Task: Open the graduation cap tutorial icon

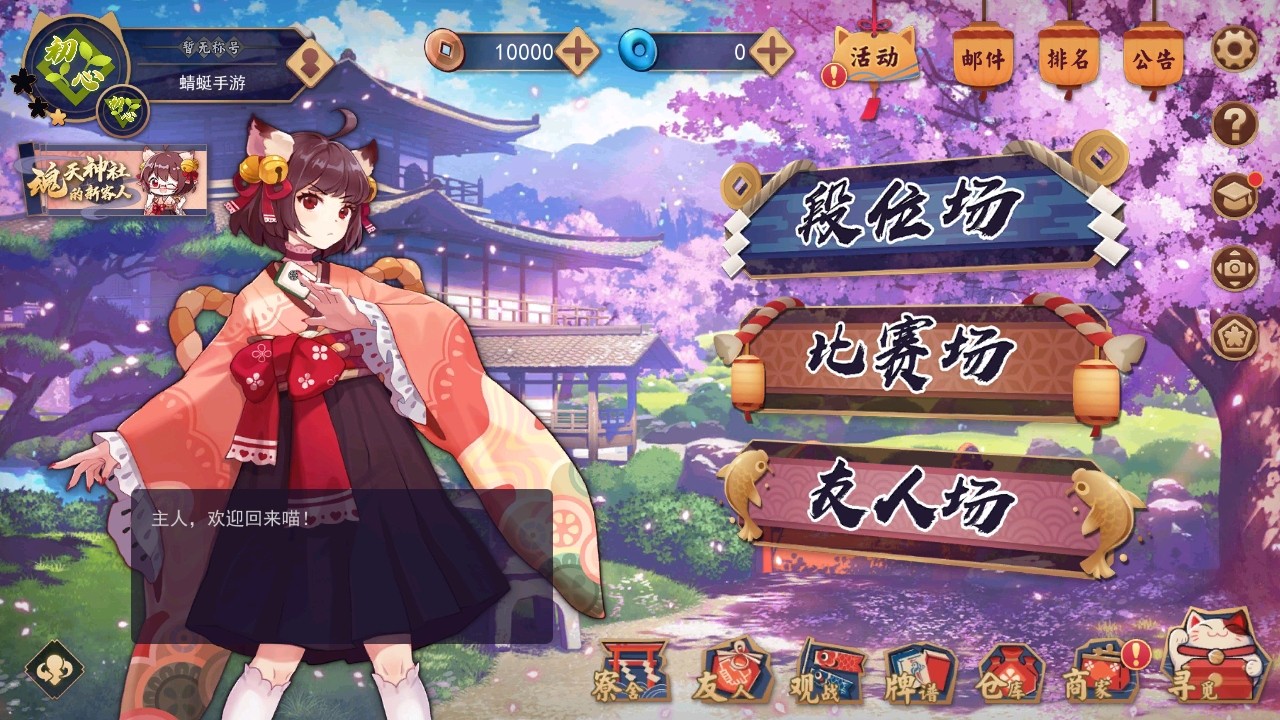Action: 1235,197
